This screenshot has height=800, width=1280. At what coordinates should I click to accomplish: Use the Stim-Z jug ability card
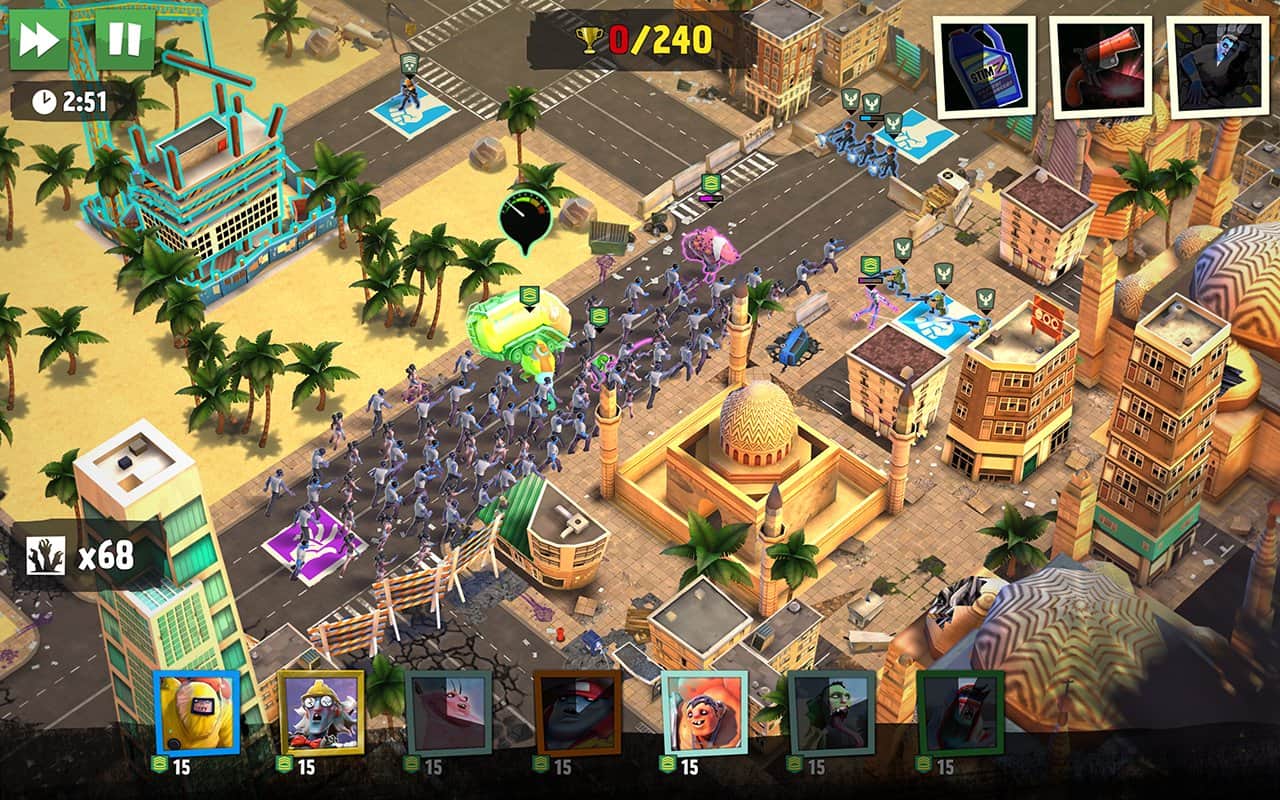[984, 67]
